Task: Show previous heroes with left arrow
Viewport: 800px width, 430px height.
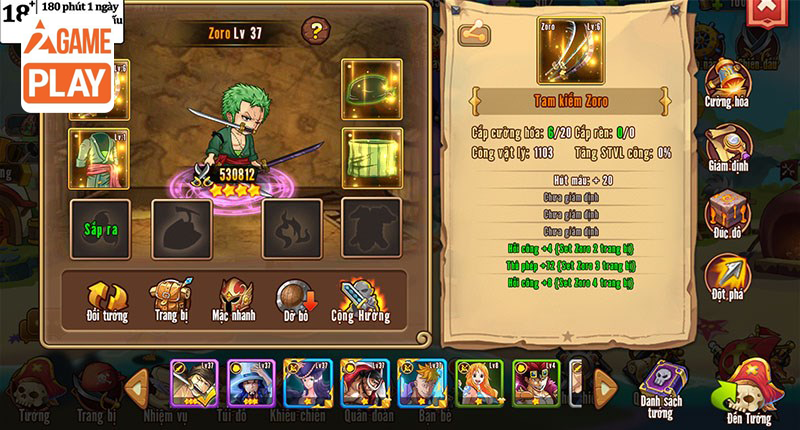Action: [138, 384]
